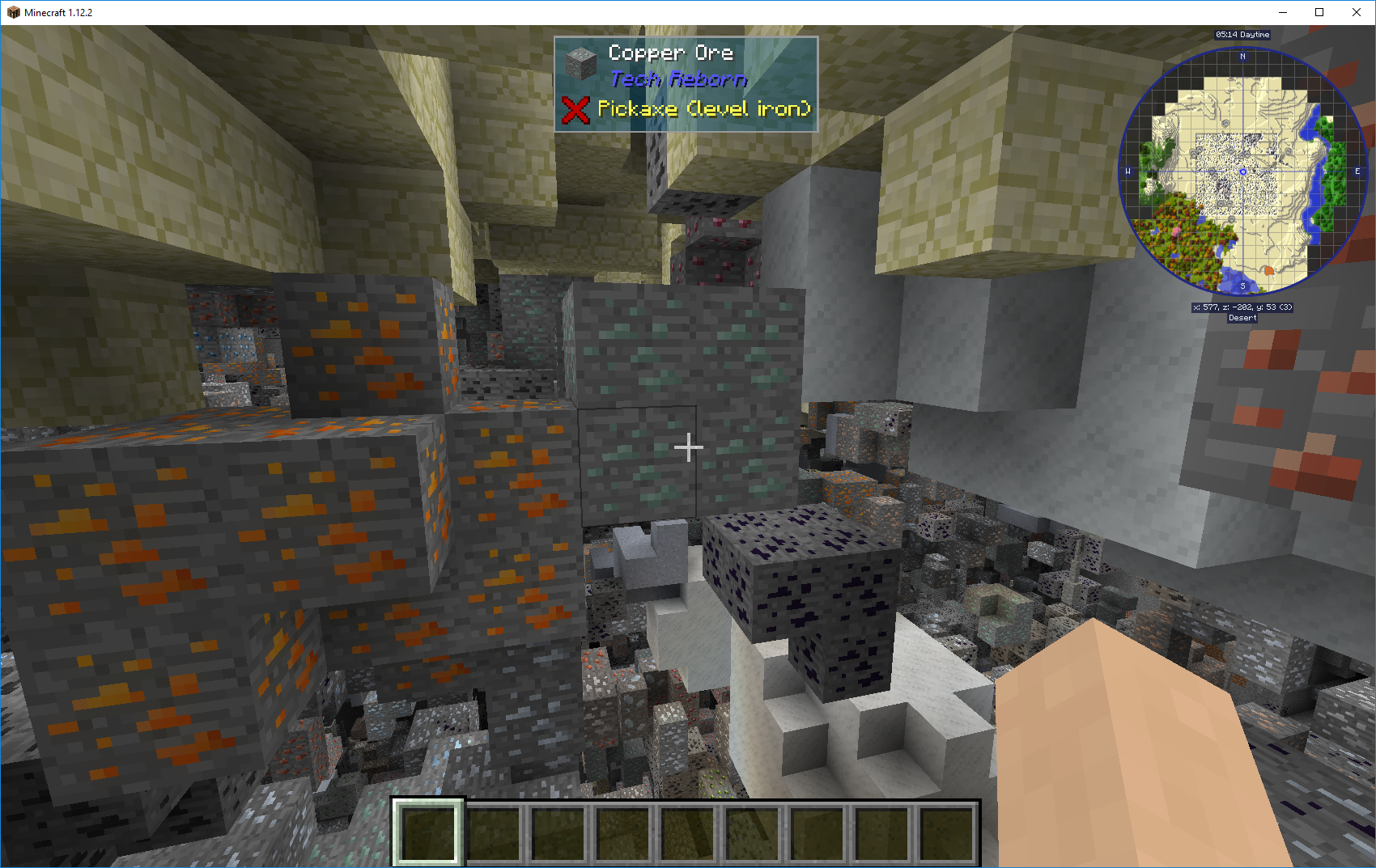Click the Desert biome label
The image size is (1376, 868).
[x=1242, y=318]
